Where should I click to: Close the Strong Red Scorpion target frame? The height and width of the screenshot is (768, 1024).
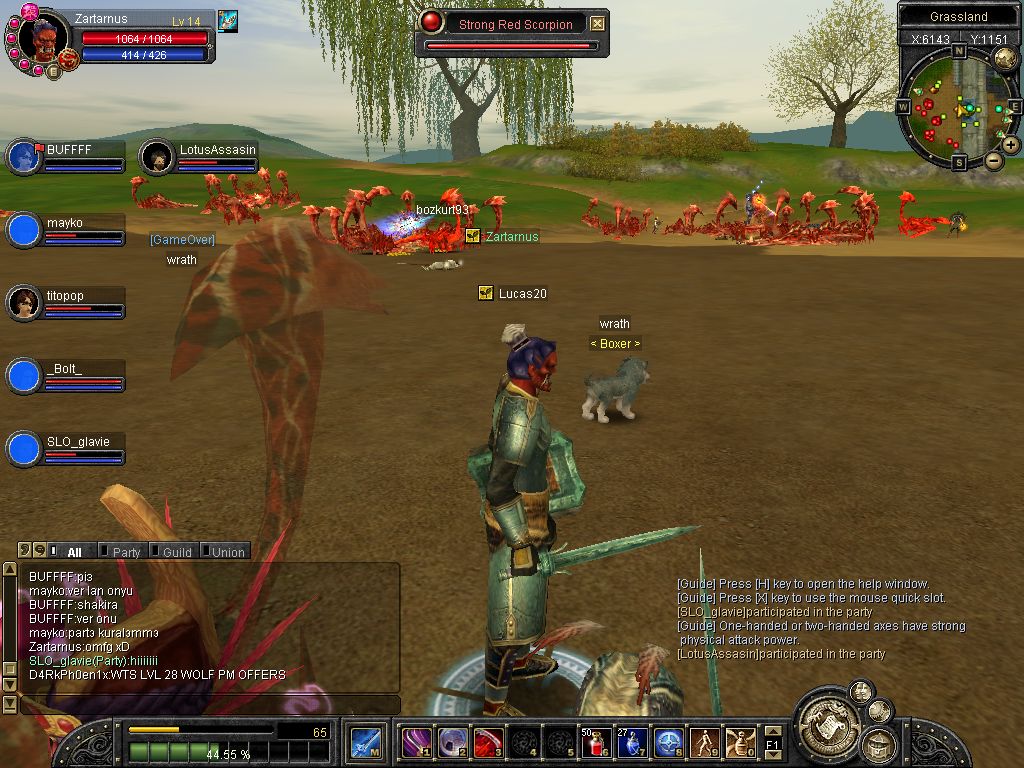597,24
